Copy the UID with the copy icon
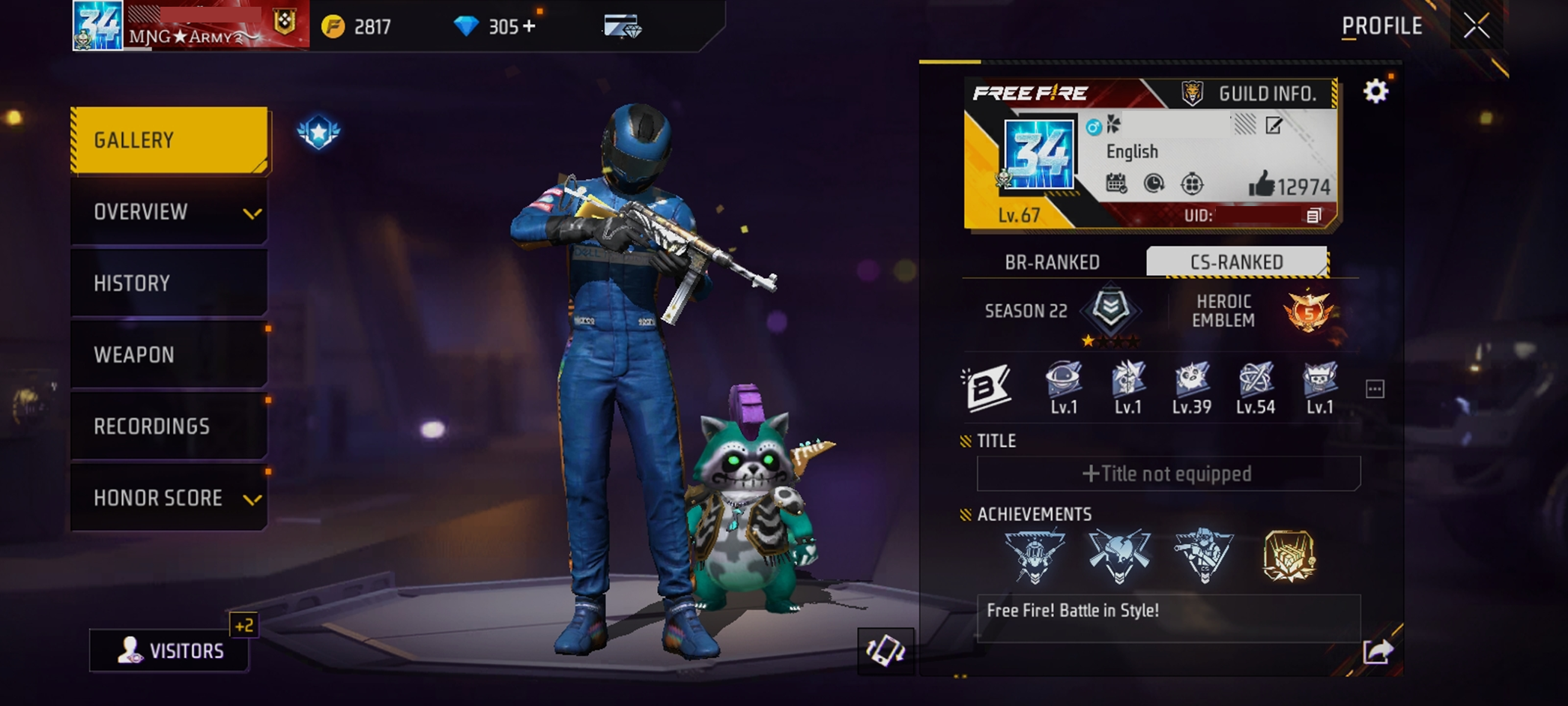This screenshot has width=1568, height=706. 1313,216
